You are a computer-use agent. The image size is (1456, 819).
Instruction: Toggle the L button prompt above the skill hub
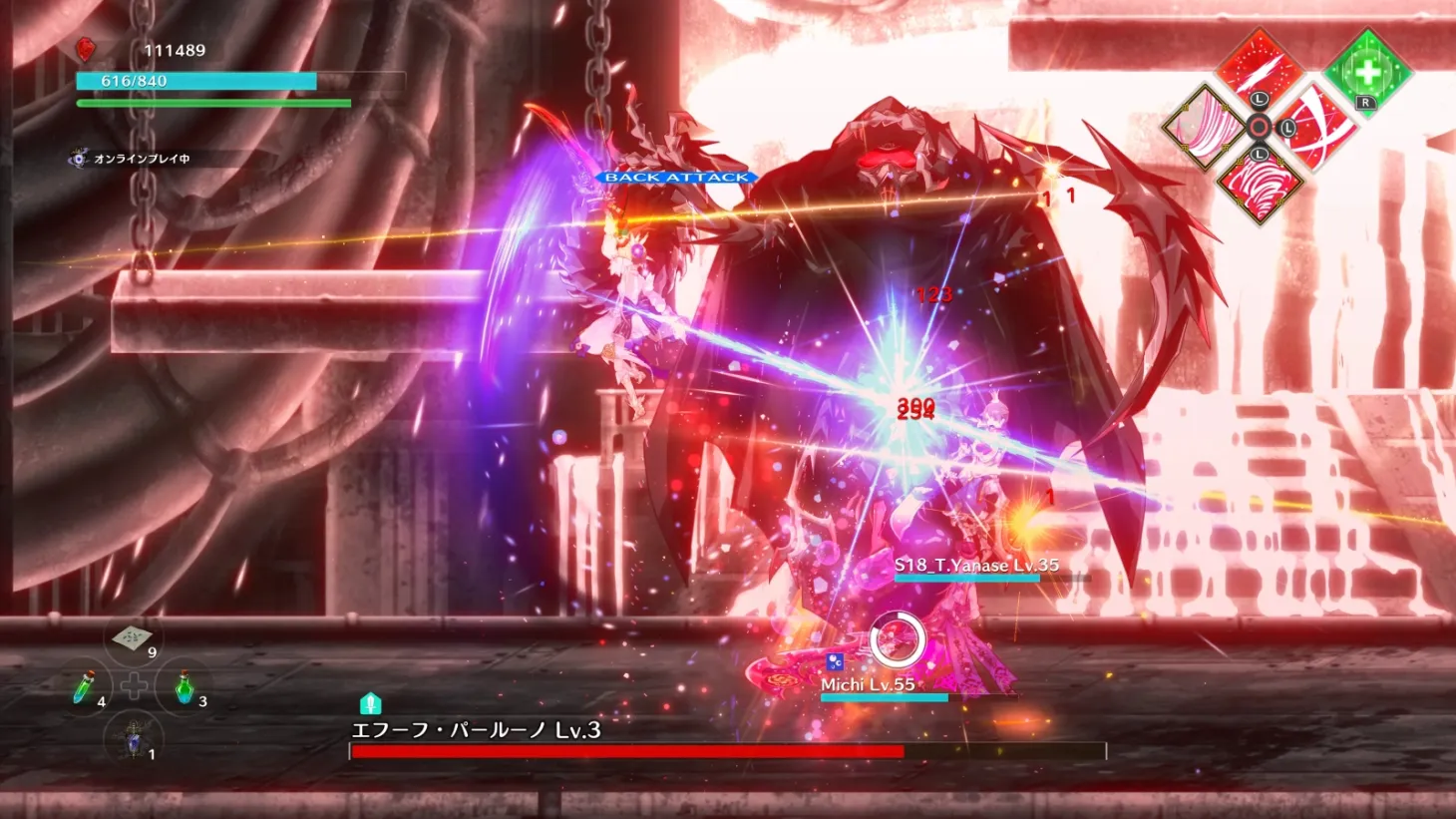(1259, 99)
